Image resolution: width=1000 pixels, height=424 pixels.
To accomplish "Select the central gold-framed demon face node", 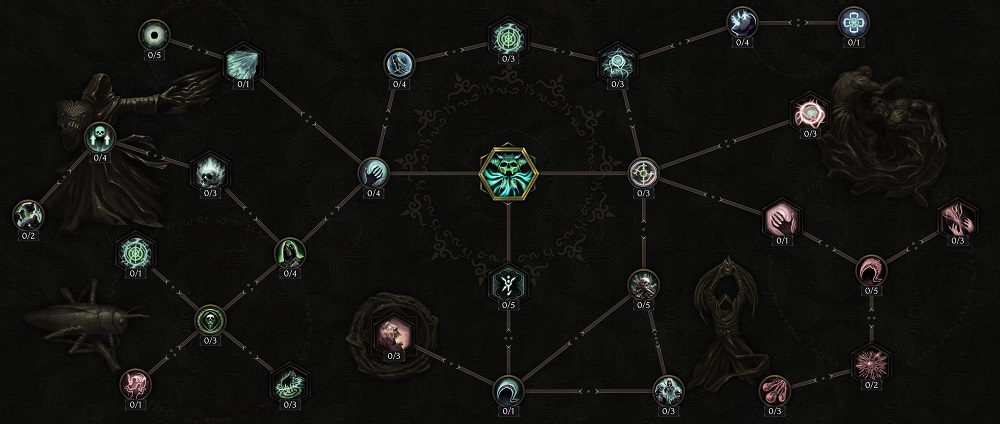I will [x=508, y=174].
